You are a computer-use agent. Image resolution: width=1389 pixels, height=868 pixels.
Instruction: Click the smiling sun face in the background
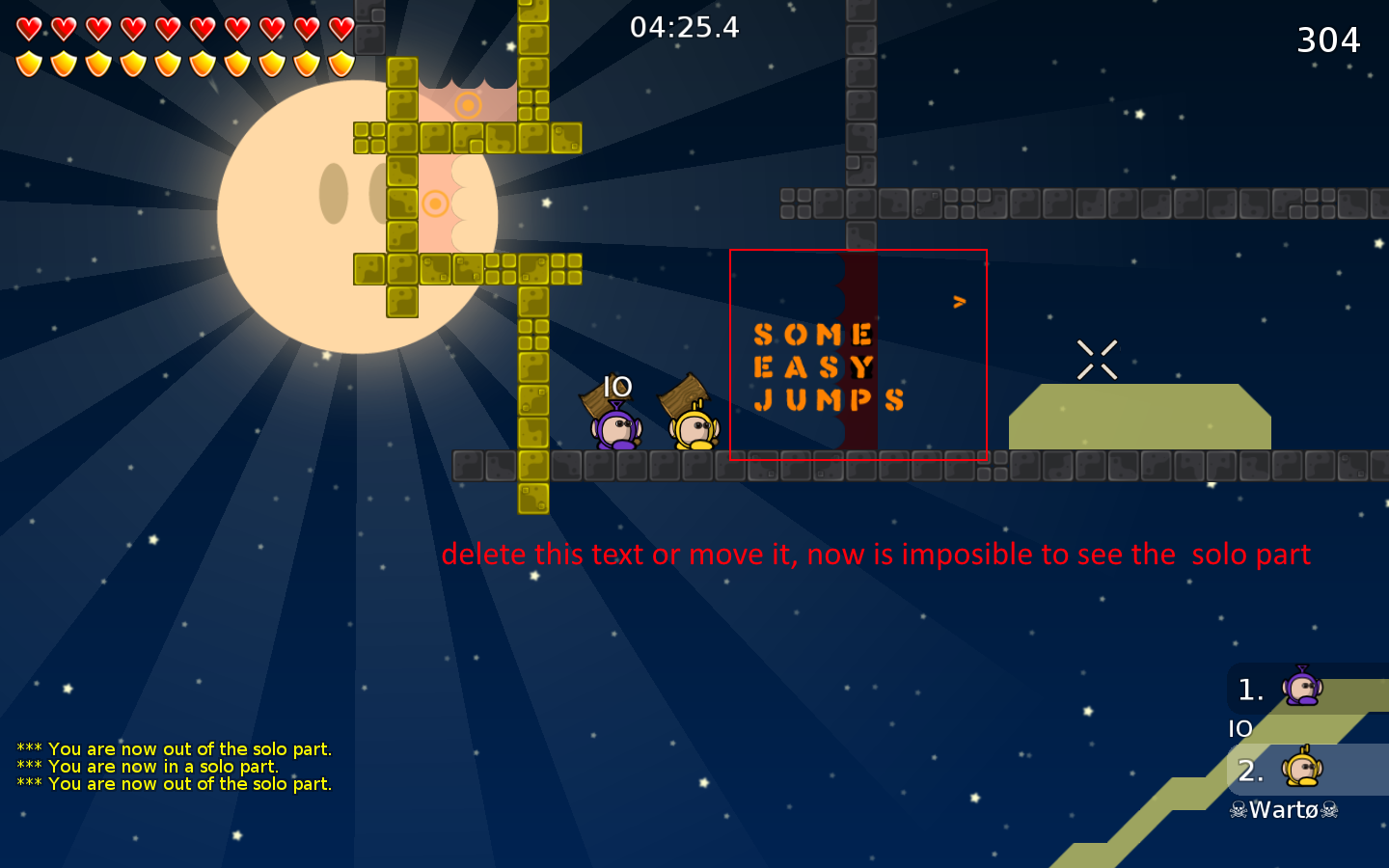pyautogui.click(x=357, y=207)
